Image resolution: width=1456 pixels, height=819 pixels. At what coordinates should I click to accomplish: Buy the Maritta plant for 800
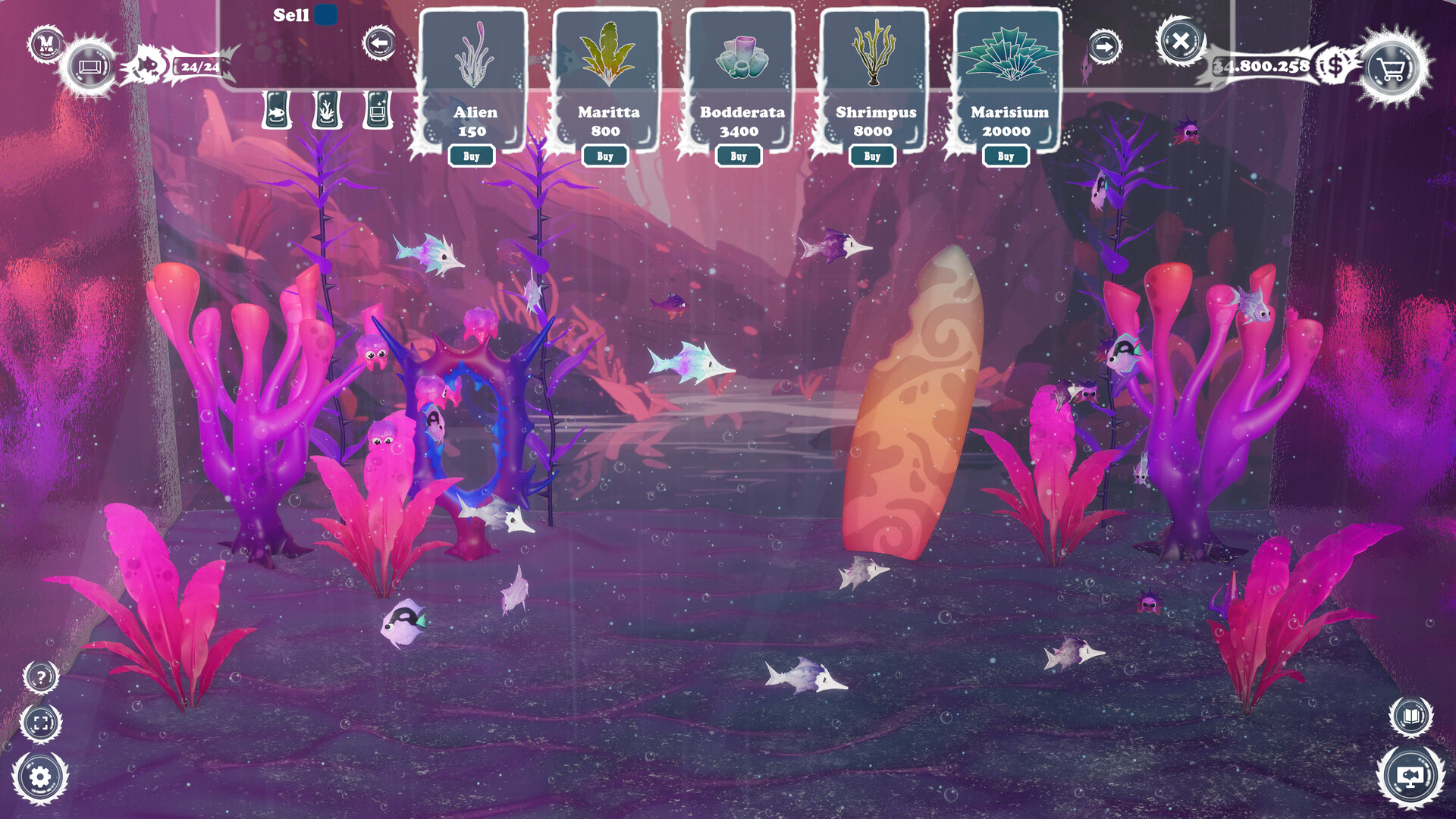pyautogui.click(x=605, y=156)
